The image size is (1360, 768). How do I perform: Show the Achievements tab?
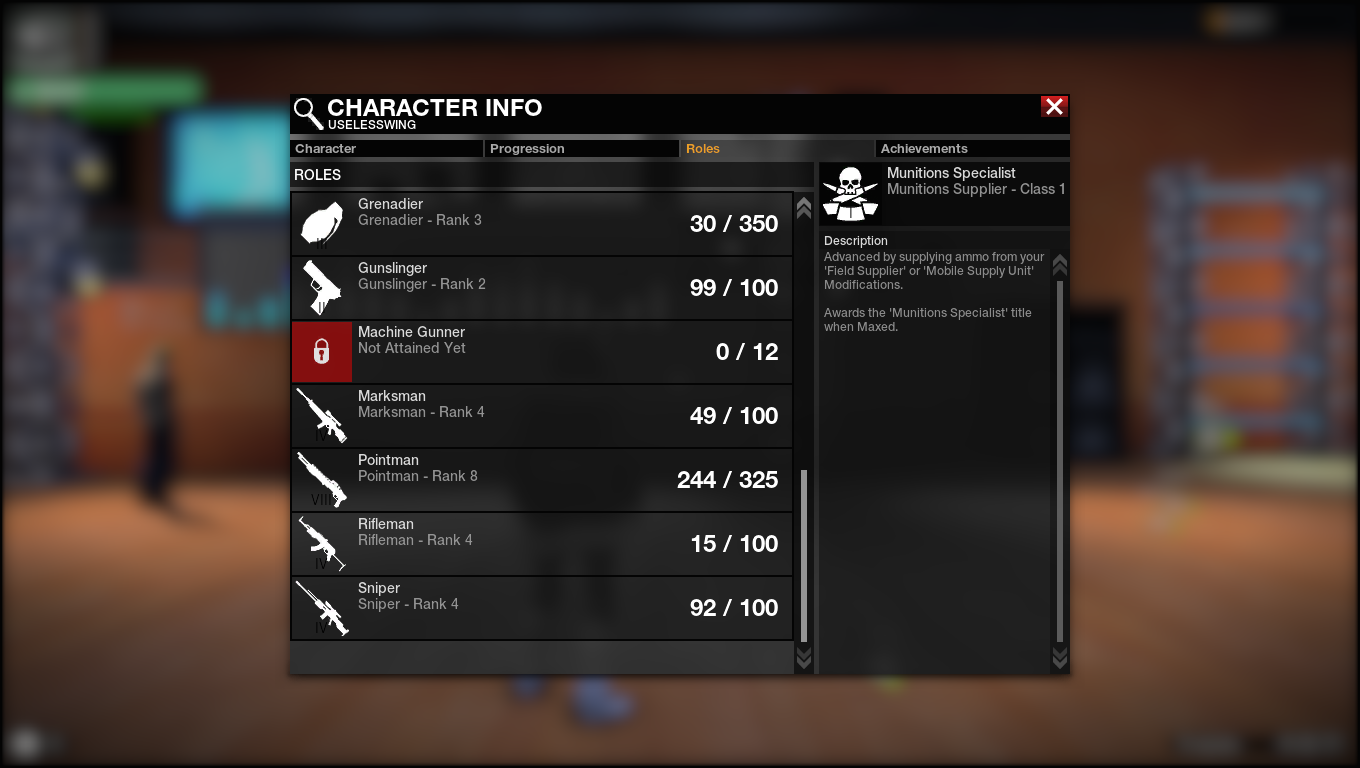tap(972, 149)
